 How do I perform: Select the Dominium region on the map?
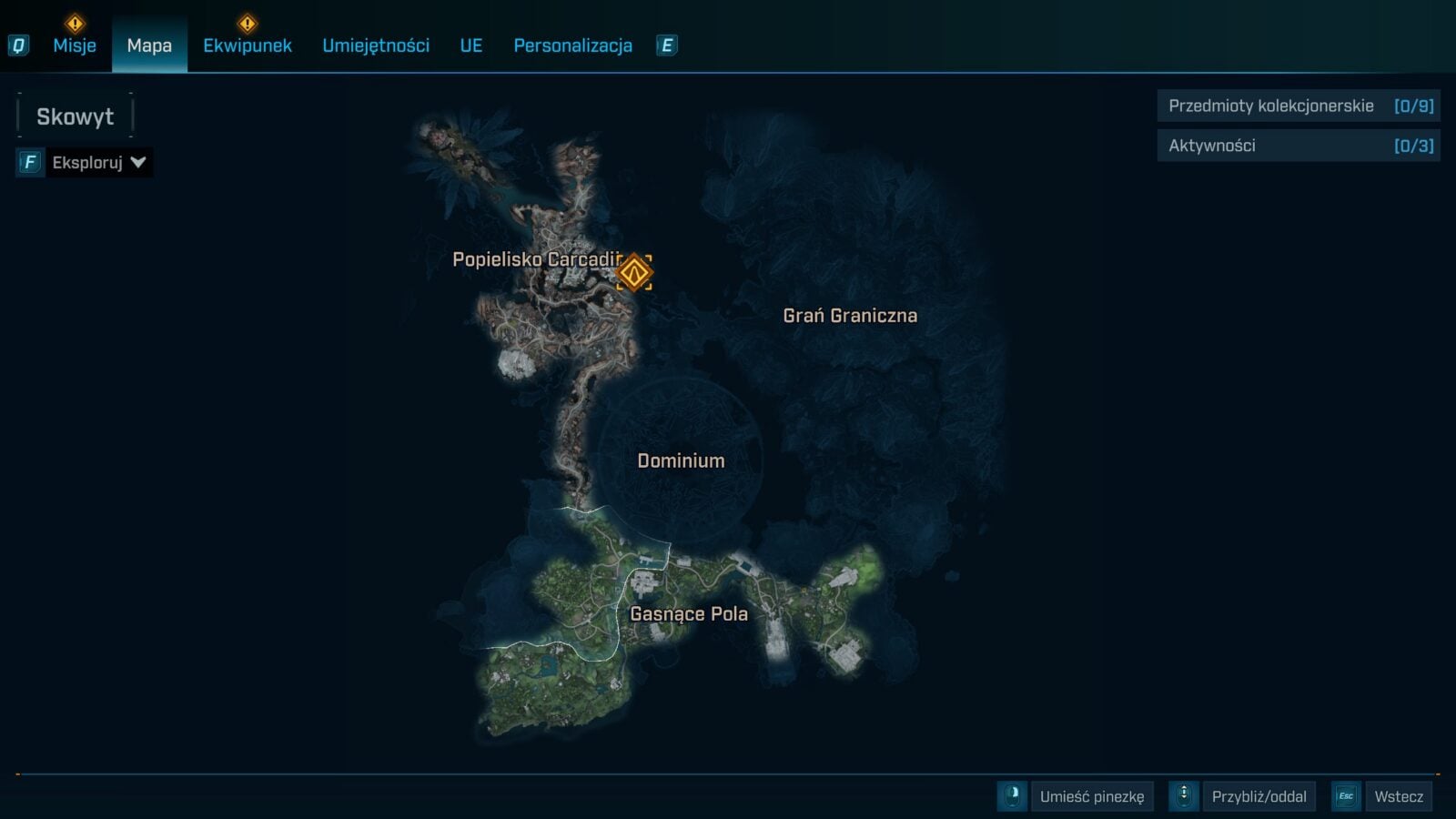tap(681, 460)
